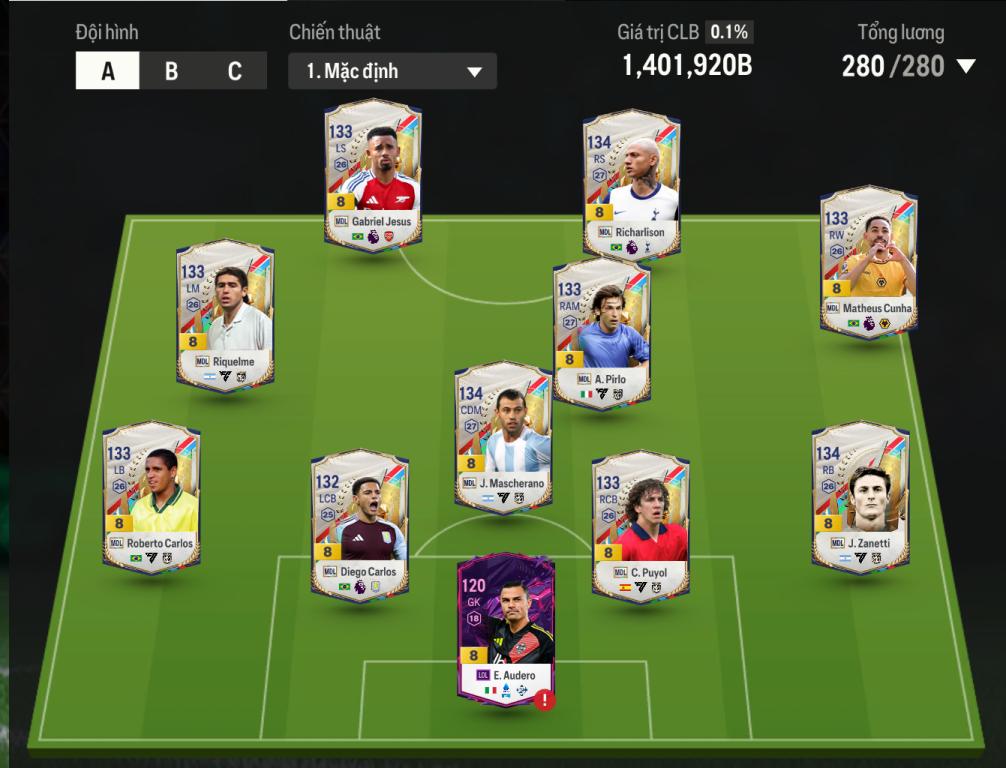Image resolution: width=1006 pixels, height=768 pixels.
Task: Select the Diego Carlos card
Action: [359, 524]
